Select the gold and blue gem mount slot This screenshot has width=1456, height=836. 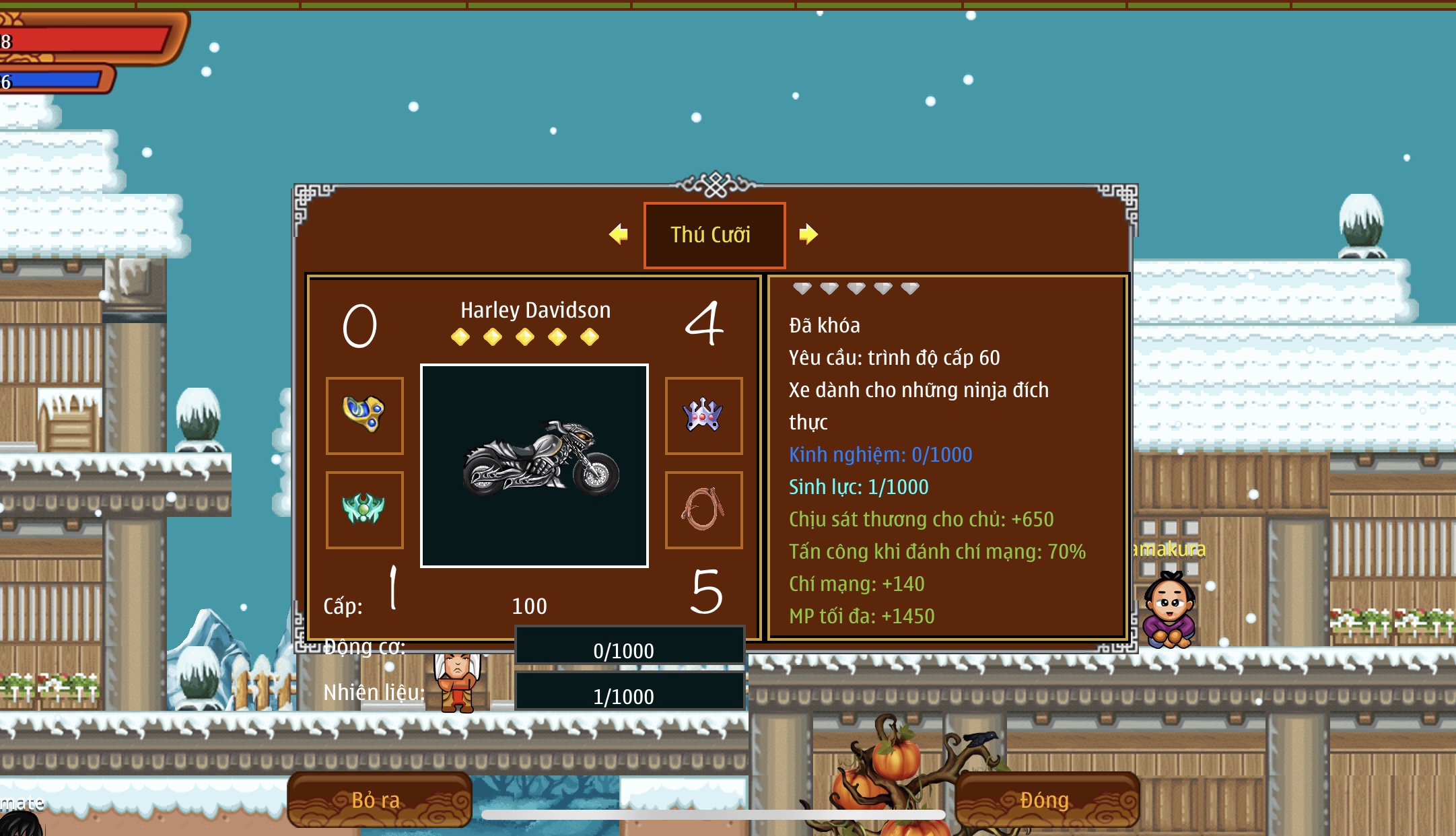[x=365, y=415]
